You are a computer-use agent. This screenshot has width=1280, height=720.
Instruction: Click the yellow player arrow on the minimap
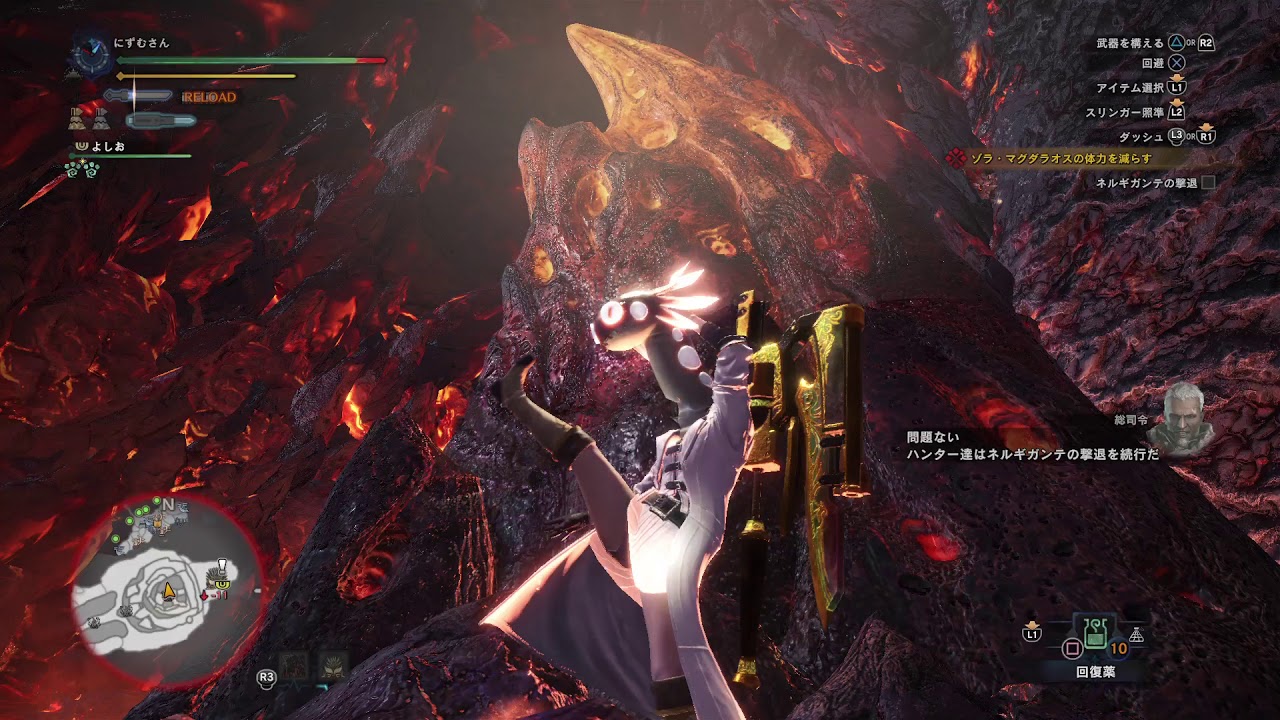tap(169, 591)
